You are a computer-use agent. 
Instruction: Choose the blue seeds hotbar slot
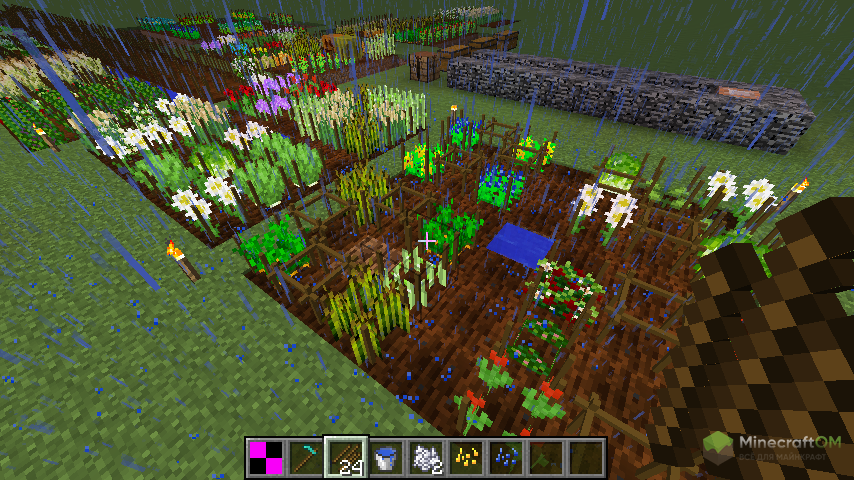click(x=506, y=457)
